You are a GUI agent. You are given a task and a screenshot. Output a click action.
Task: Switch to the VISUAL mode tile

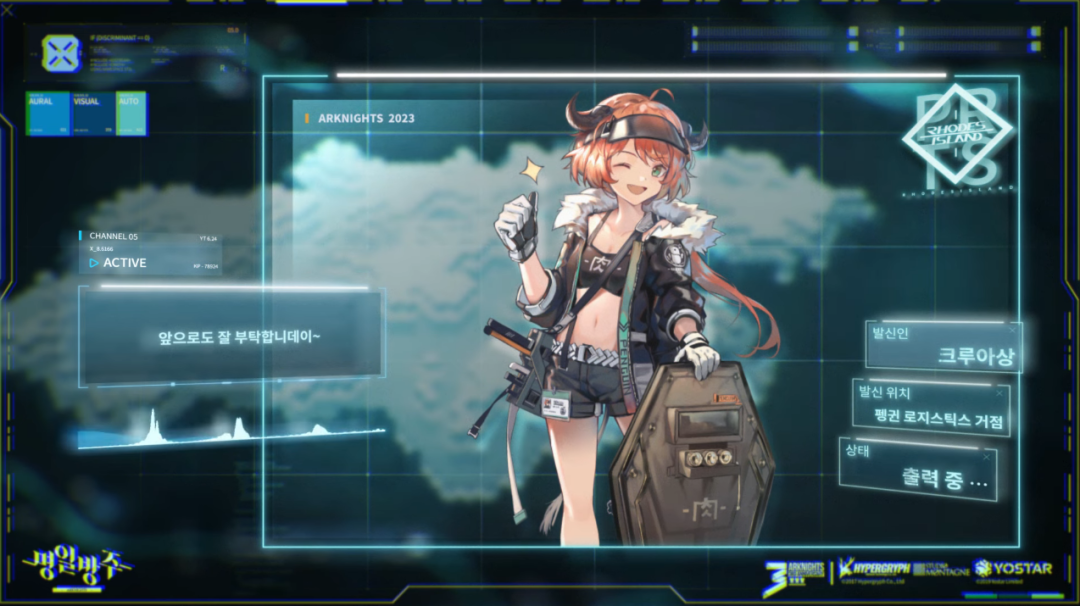coord(93,113)
